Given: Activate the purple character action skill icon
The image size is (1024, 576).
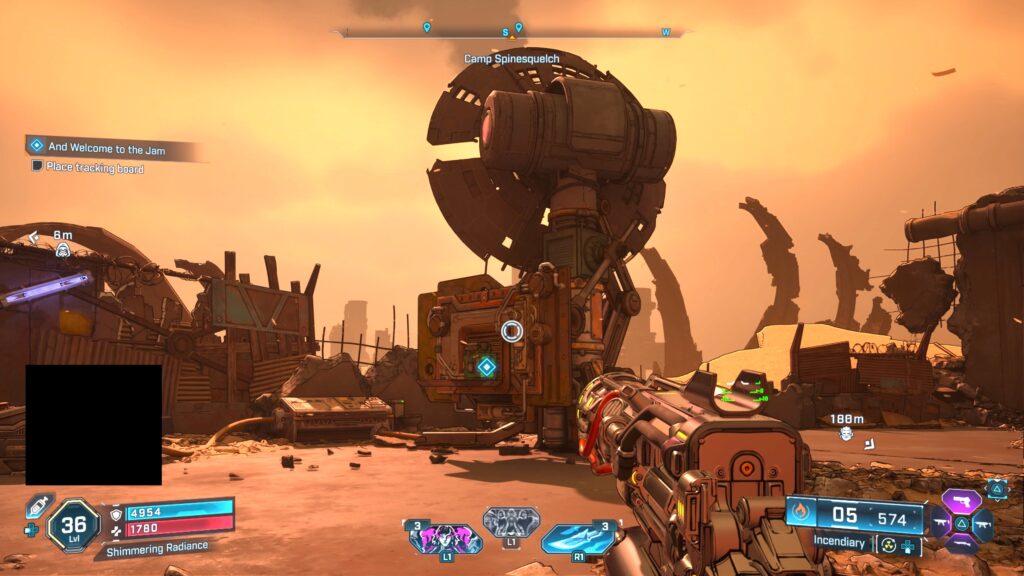Looking at the screenshot, I should click(x=445, y=539).
